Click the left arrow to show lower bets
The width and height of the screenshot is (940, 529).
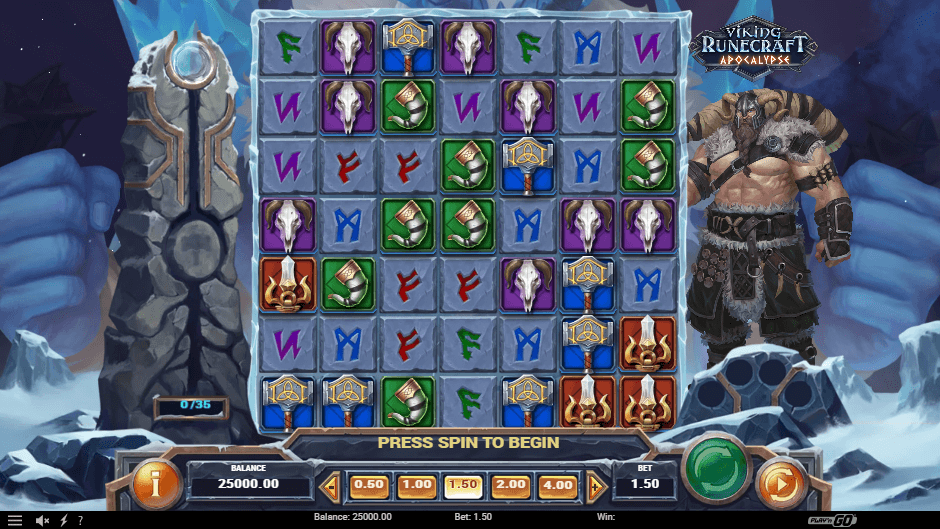pyautogui.click(x=333, y=487)
